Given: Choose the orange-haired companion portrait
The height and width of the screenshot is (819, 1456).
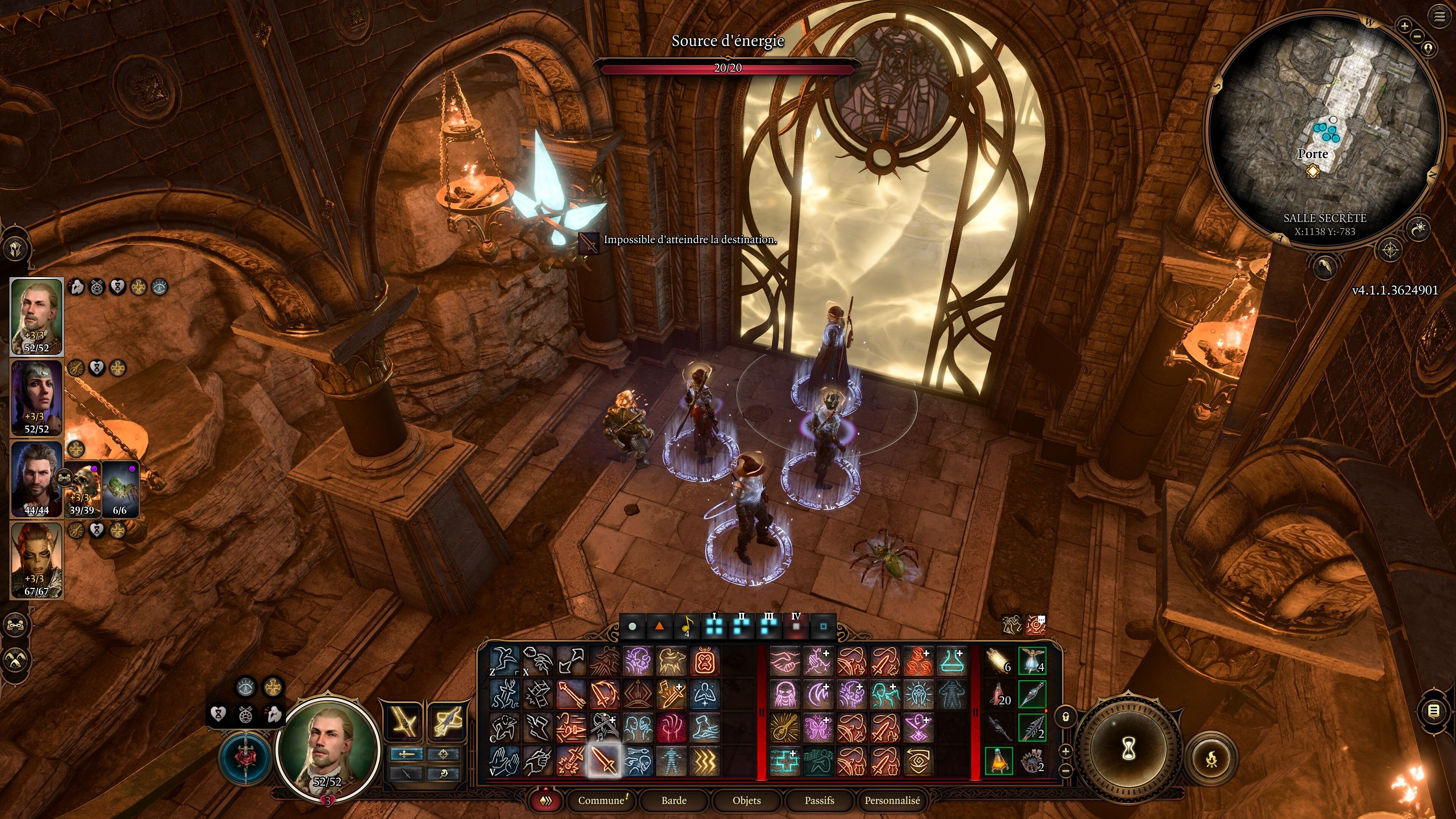Looking at the screenshot, I should [36, 560].
